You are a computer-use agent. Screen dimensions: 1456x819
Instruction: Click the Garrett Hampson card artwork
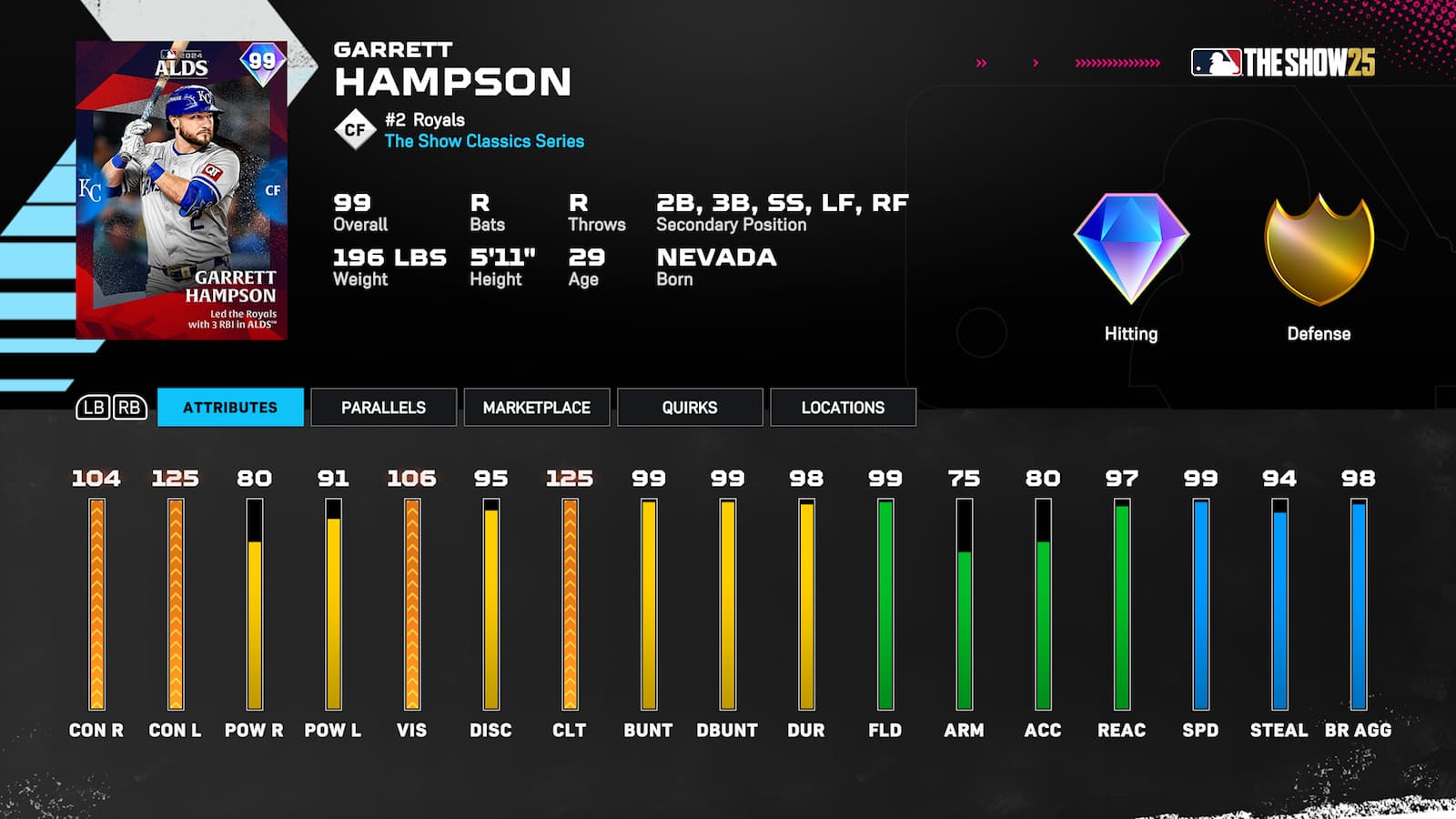point(178,182)
